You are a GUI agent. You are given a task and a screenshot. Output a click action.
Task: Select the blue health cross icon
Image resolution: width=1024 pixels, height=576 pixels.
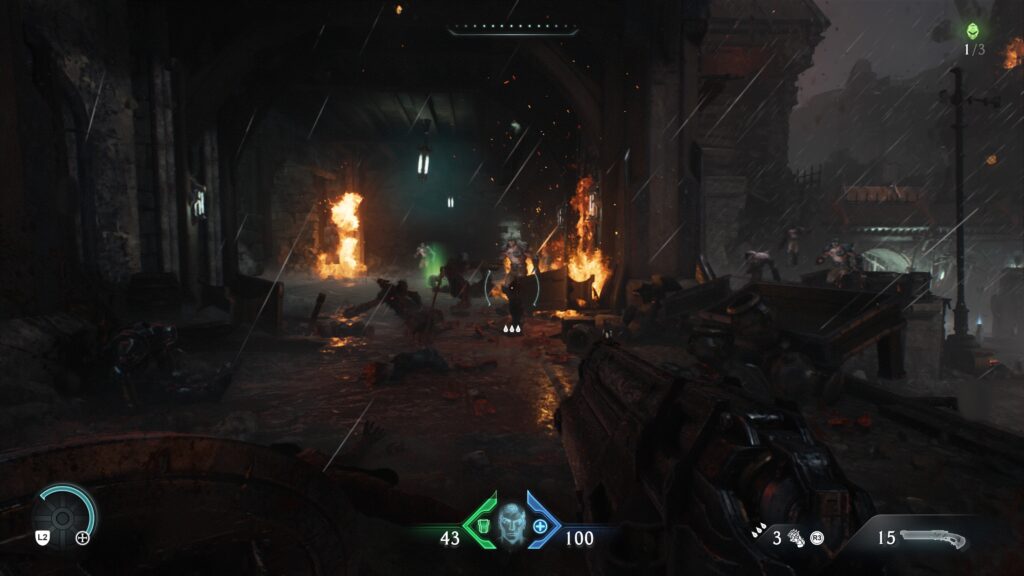click(541, 525)
